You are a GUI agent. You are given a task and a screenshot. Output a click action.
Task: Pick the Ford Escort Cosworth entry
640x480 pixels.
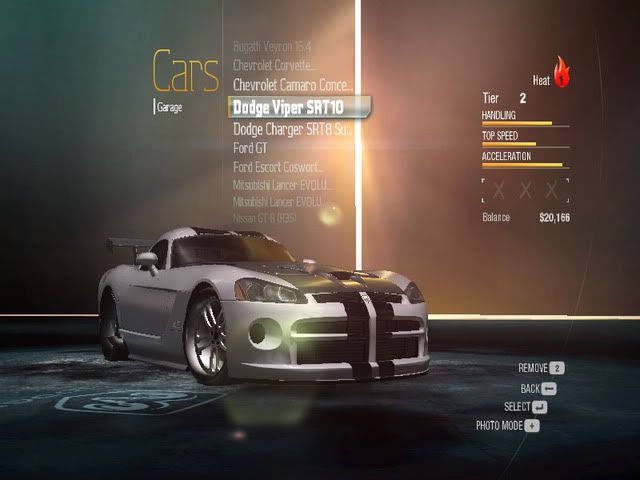pyautogui.click(x=280, y=167)
